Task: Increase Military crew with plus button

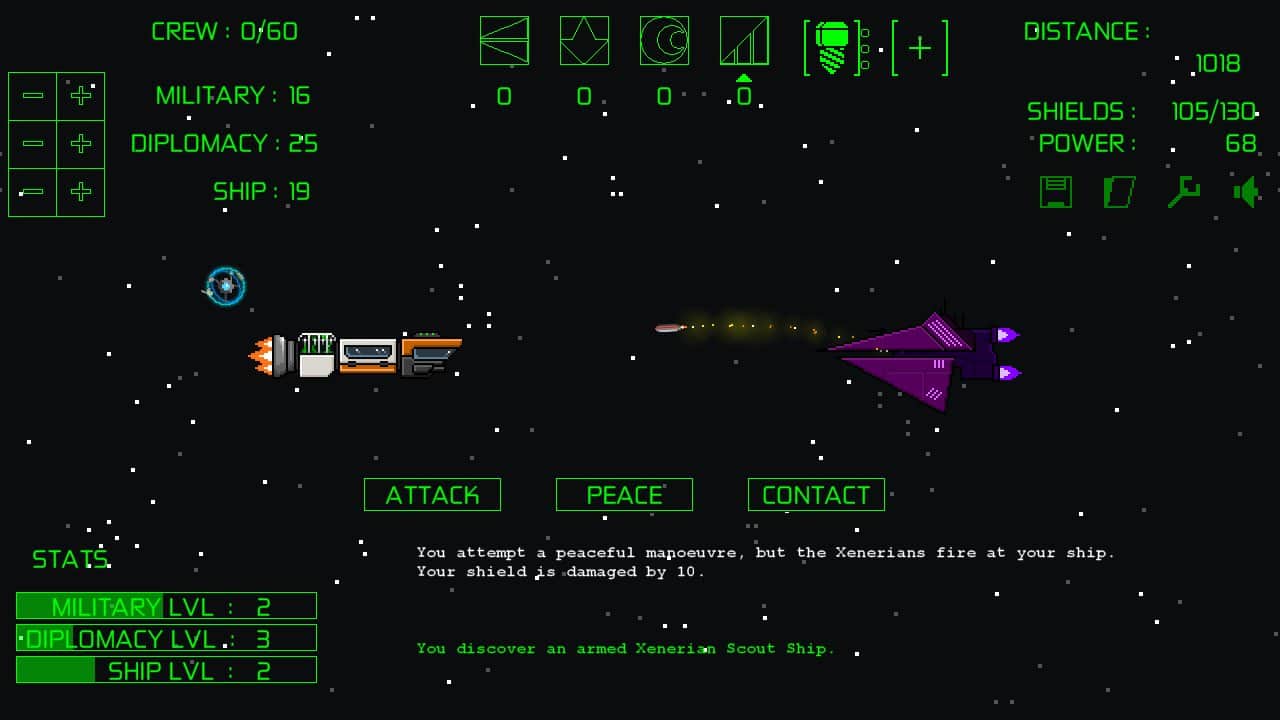Action: tap(81, 96)
